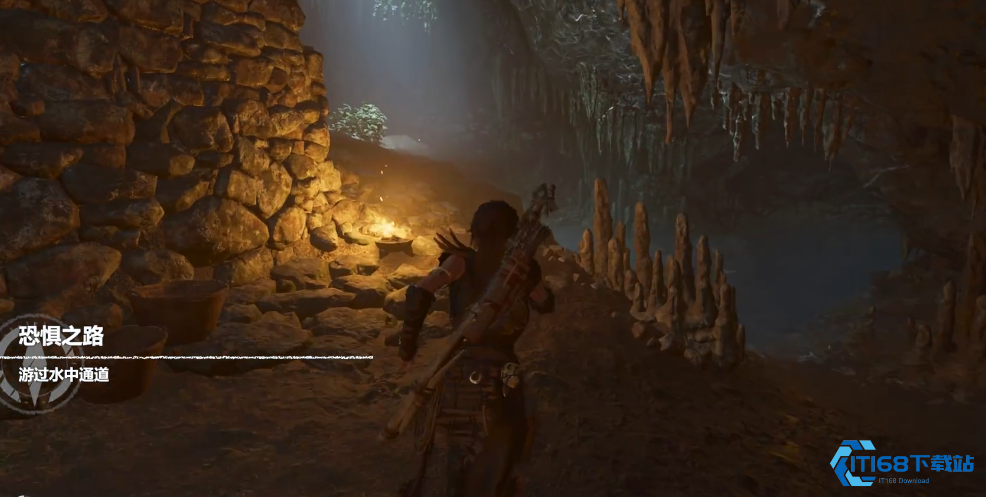Open the IT168下载站 watermark logo
Viewport: 986px width, 497px height.
click(x=901, y=463)
